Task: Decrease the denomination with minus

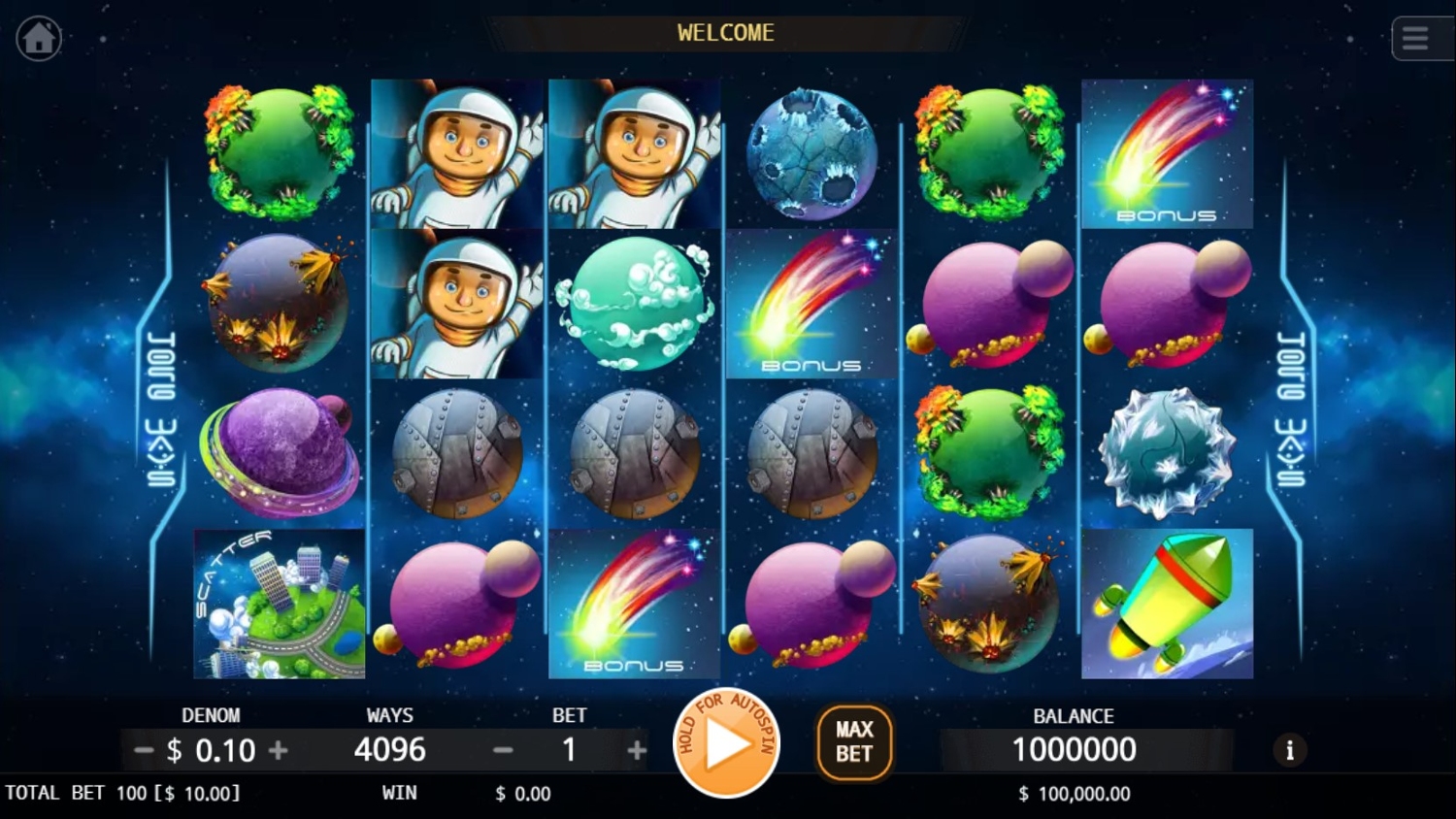Action: (144, 750)
